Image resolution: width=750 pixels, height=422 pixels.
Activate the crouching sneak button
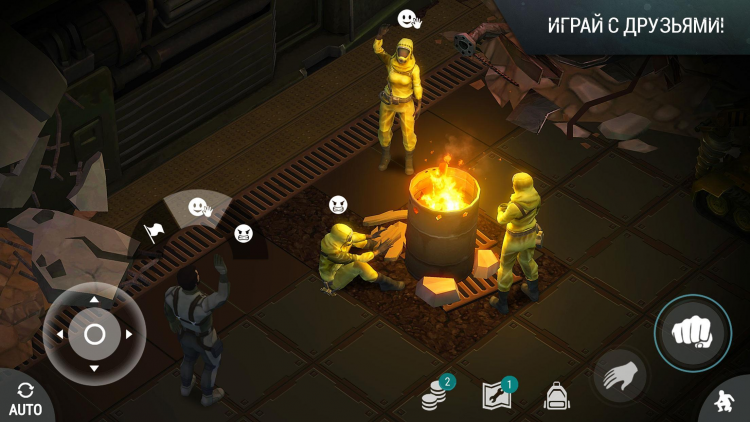click(x=724, y=402)
